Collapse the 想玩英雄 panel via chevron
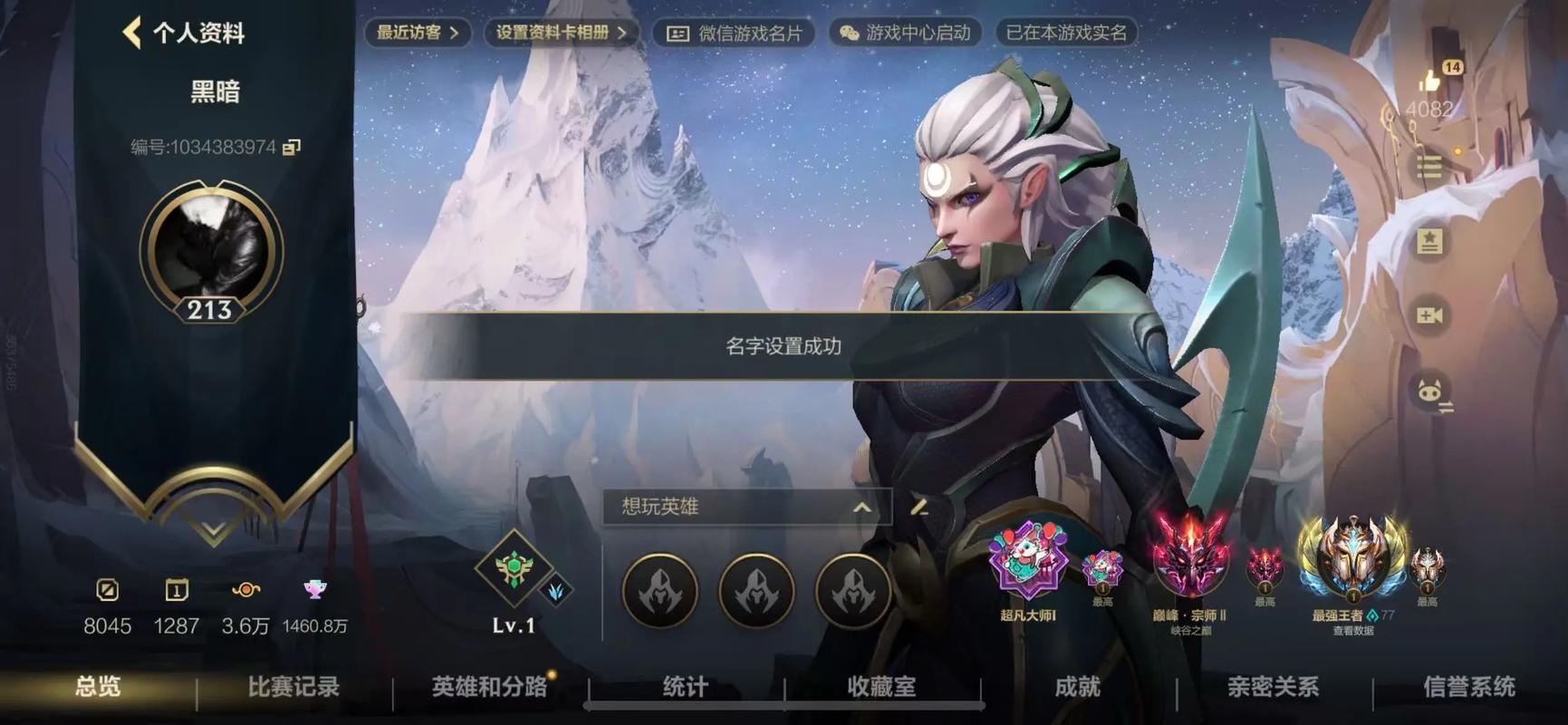 pos(863,507)
